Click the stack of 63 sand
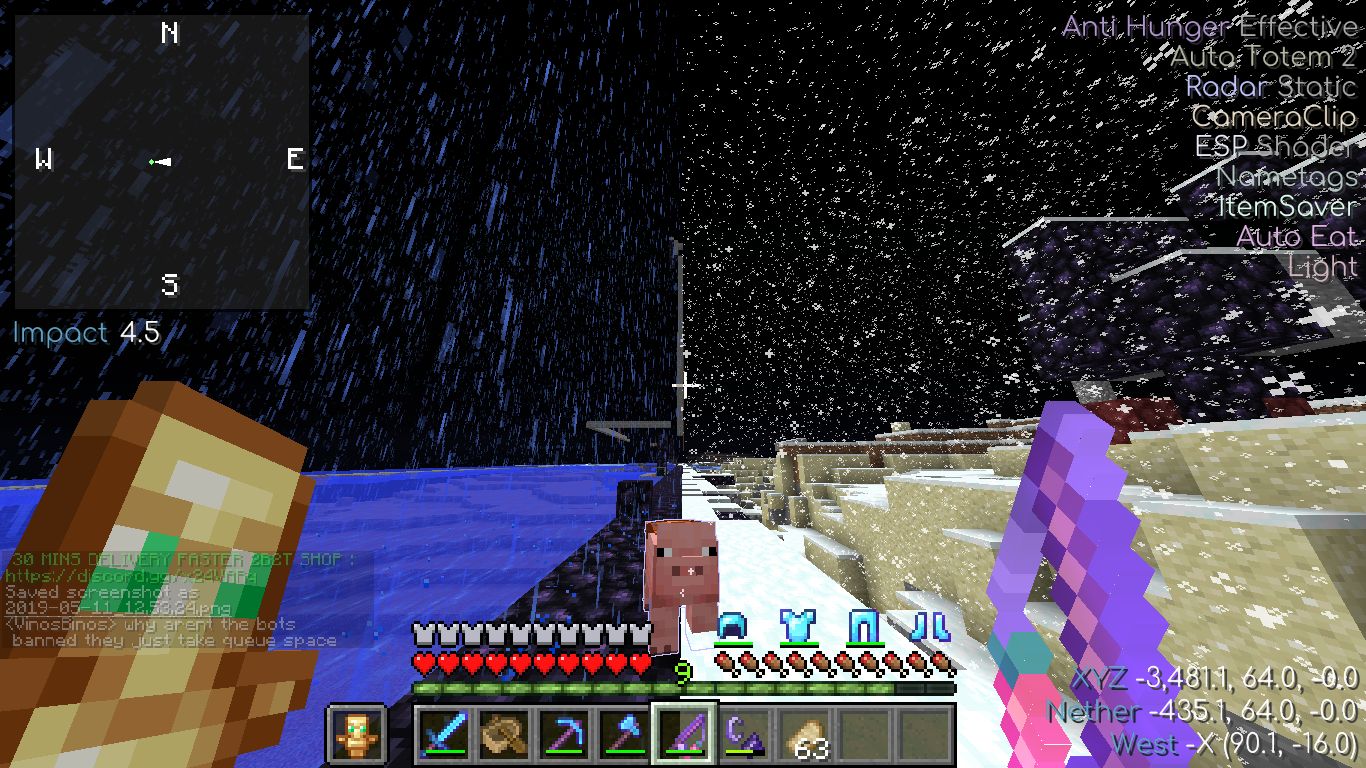This screenshot has height=768, width=1366. pos(805,735)
